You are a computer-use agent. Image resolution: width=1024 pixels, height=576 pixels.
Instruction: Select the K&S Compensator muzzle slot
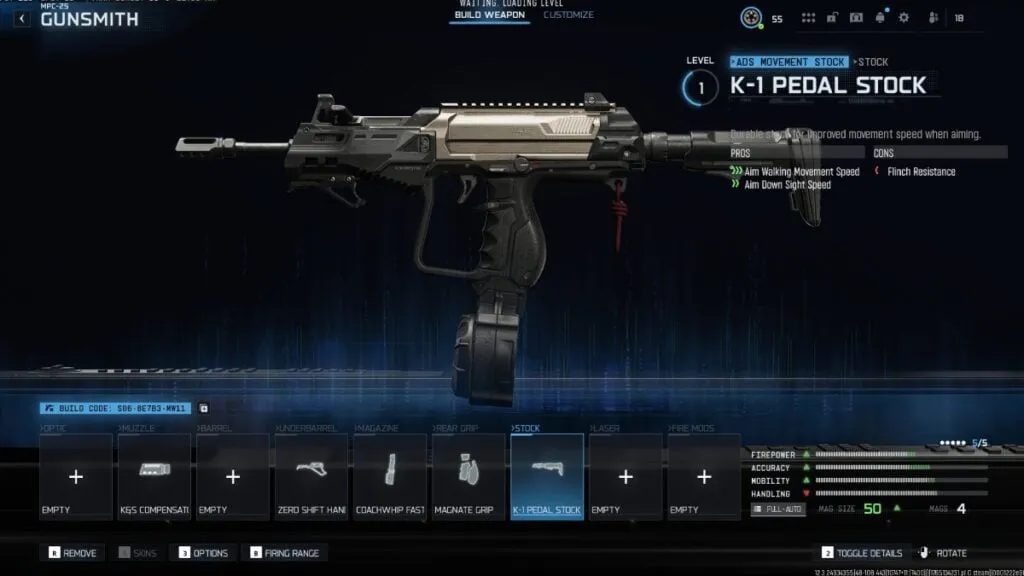click(154, 477)
